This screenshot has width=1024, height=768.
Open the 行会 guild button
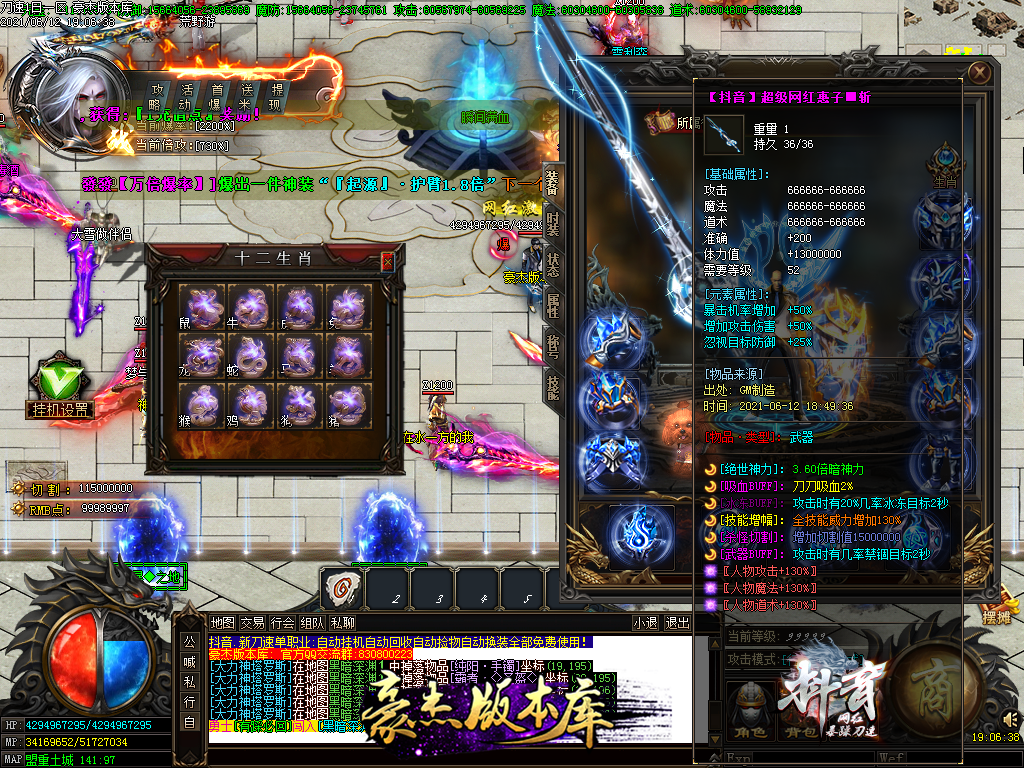282,622
